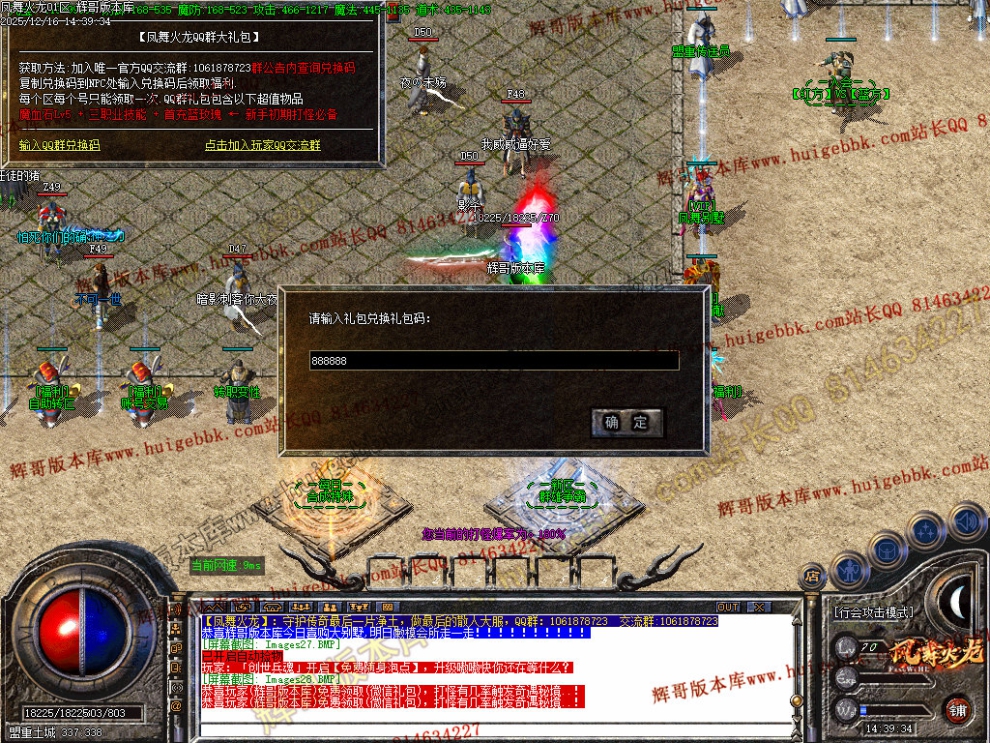Open the character equipment figure icon
Screen dimensions: 990x743
848,571
